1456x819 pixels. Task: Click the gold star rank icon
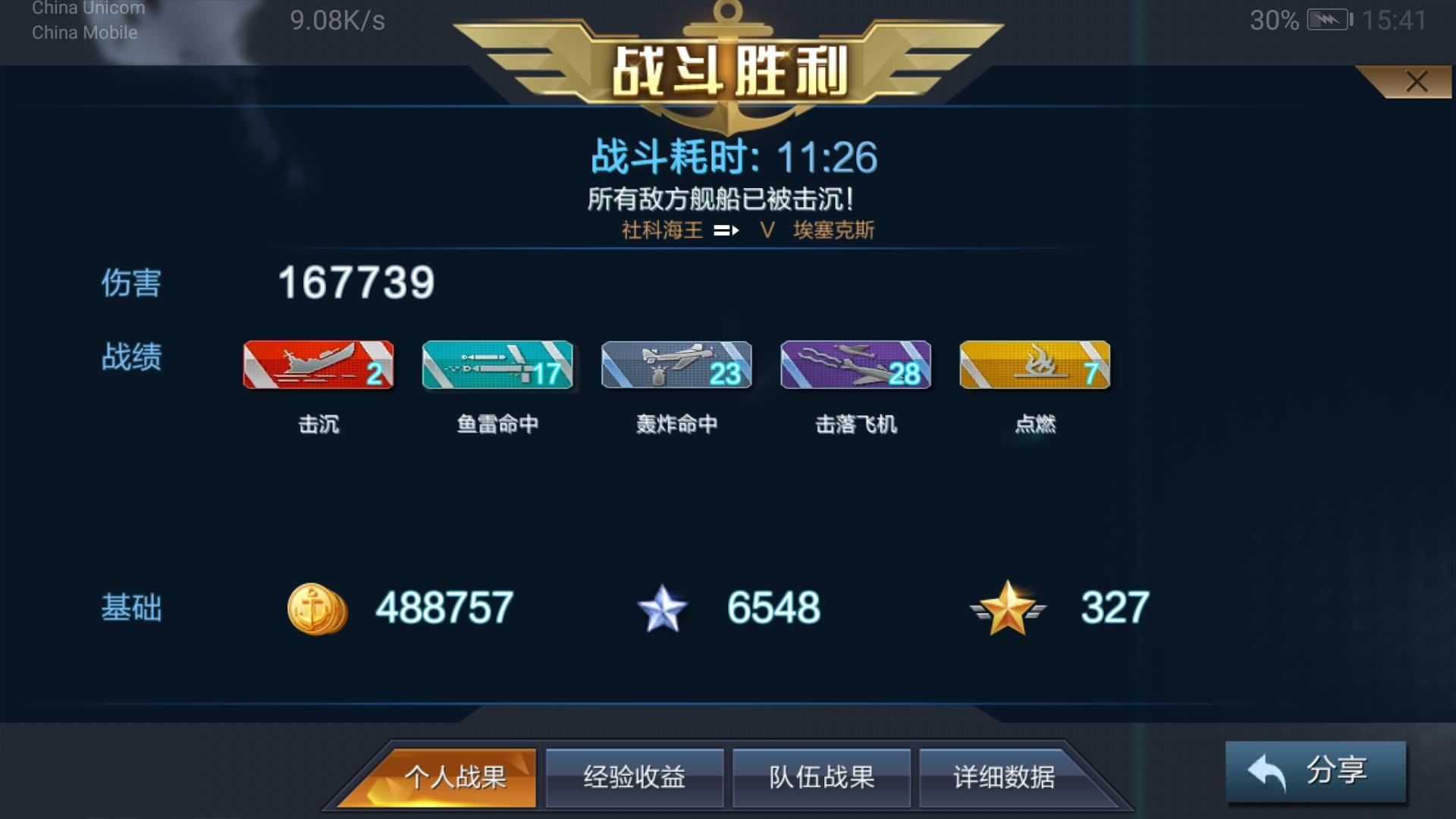tap(1009, 607)
